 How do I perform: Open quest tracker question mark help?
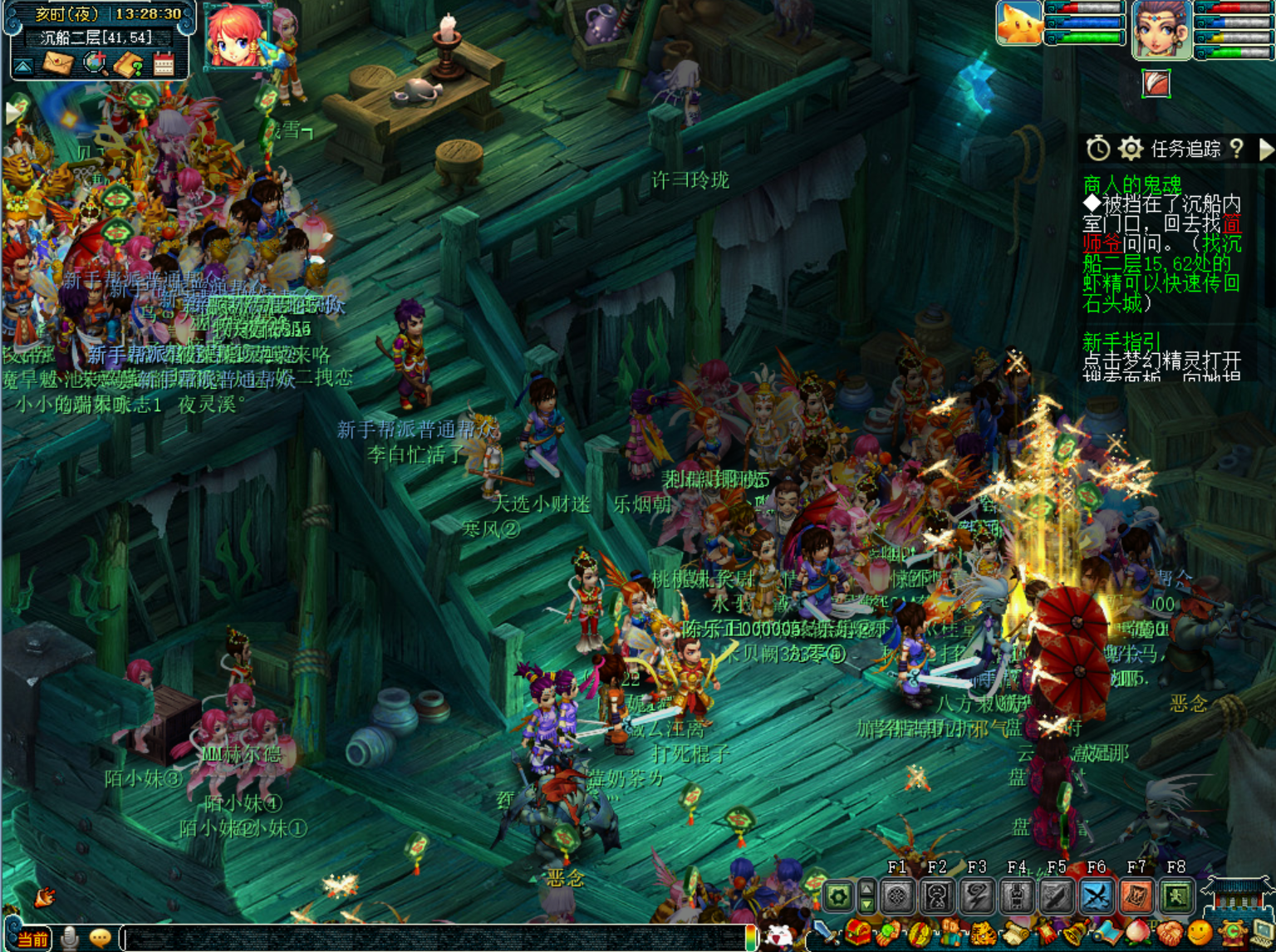coord(1237,148)
